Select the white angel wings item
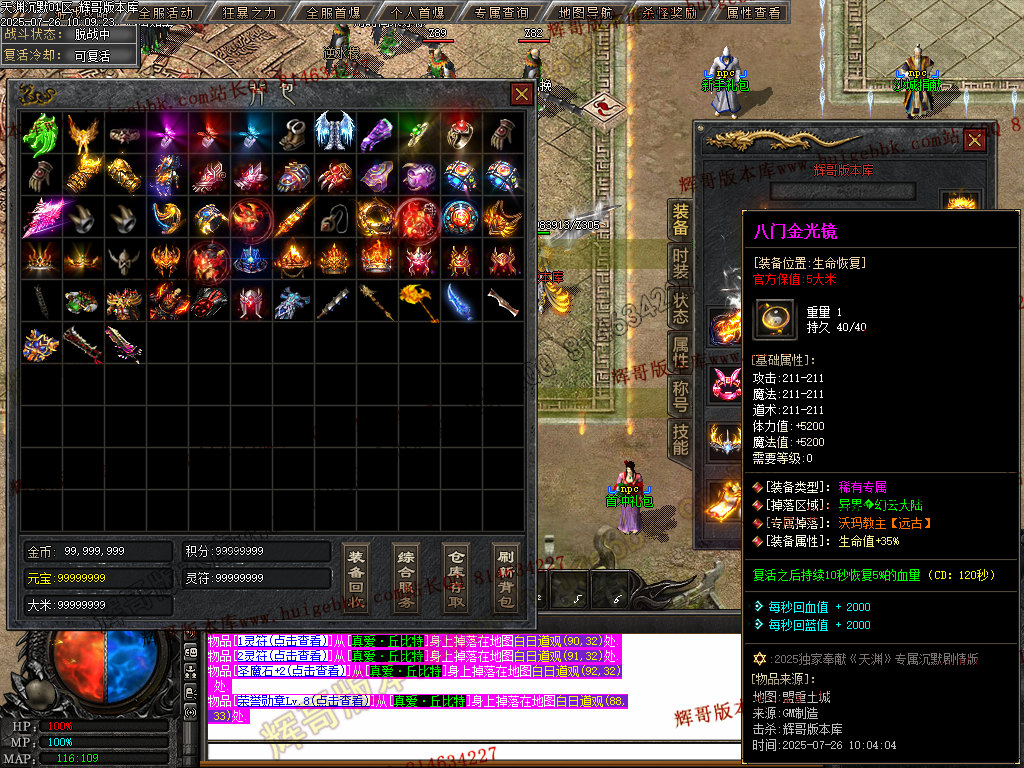The image size is (1024, 768). [x=334, y=131]
